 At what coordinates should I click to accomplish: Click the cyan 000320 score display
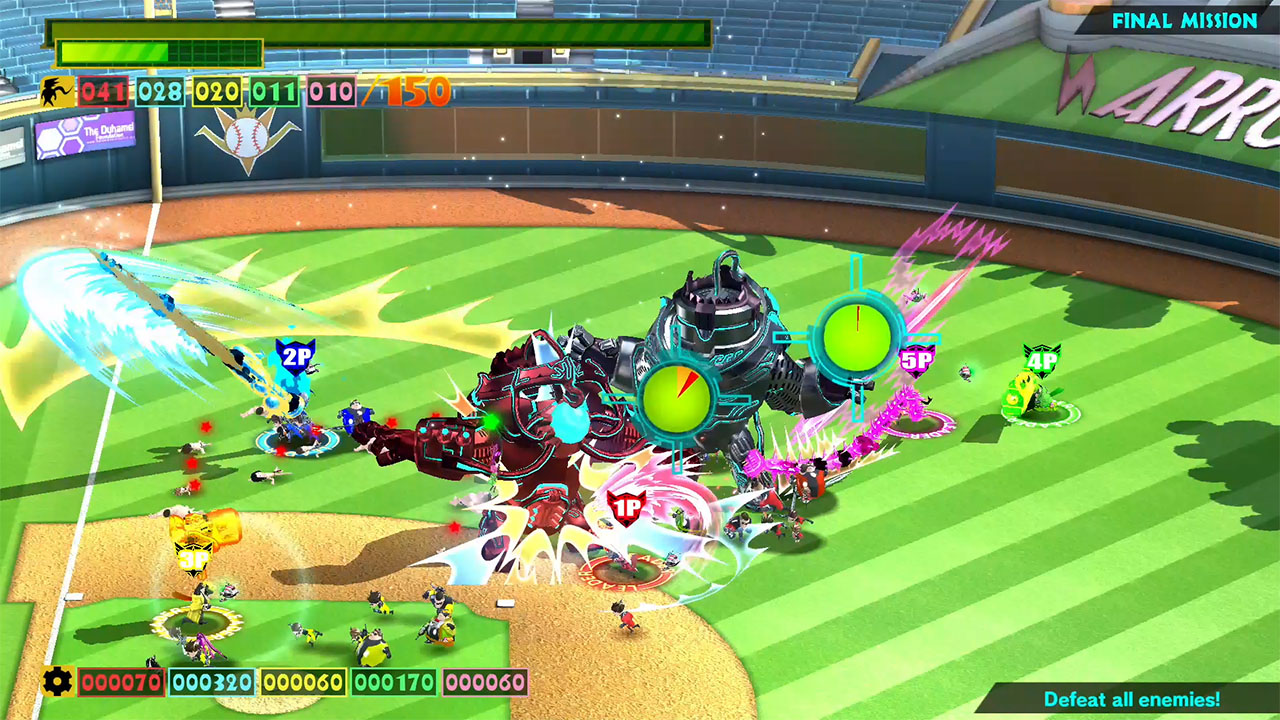pos(211,681)
